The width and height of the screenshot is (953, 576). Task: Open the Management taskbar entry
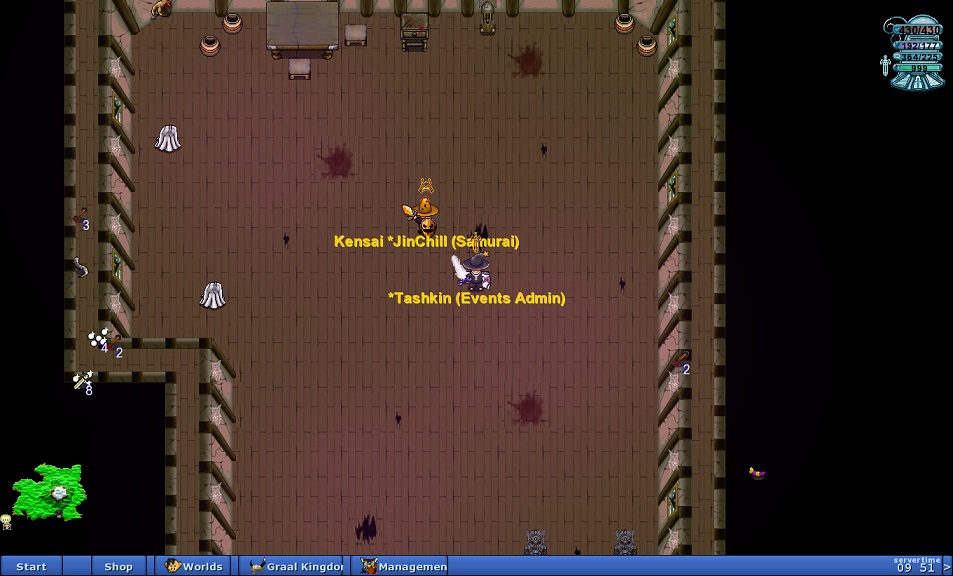point(403,566)
